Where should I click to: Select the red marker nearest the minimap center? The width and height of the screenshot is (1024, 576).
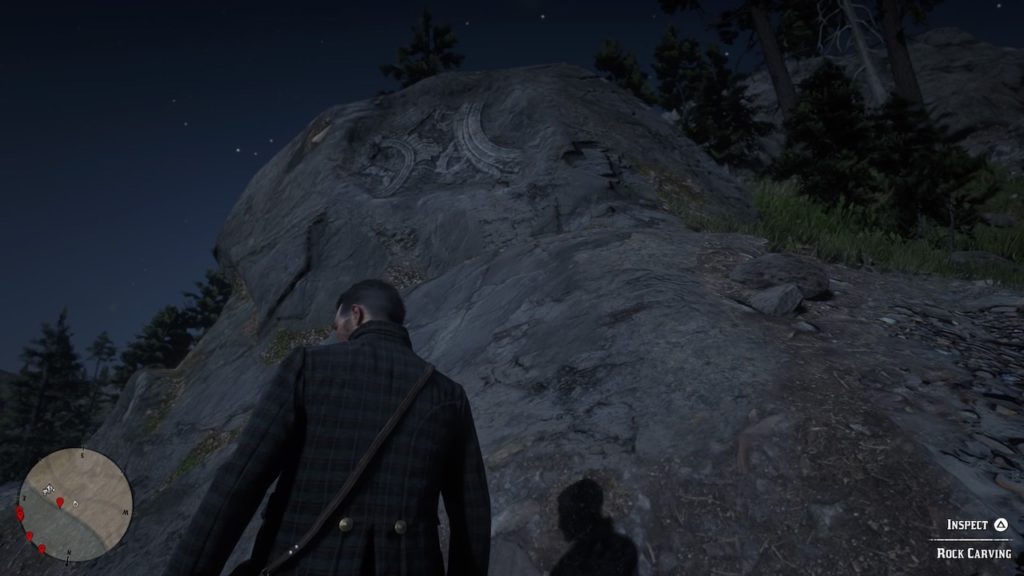click(x=60, y=502)
